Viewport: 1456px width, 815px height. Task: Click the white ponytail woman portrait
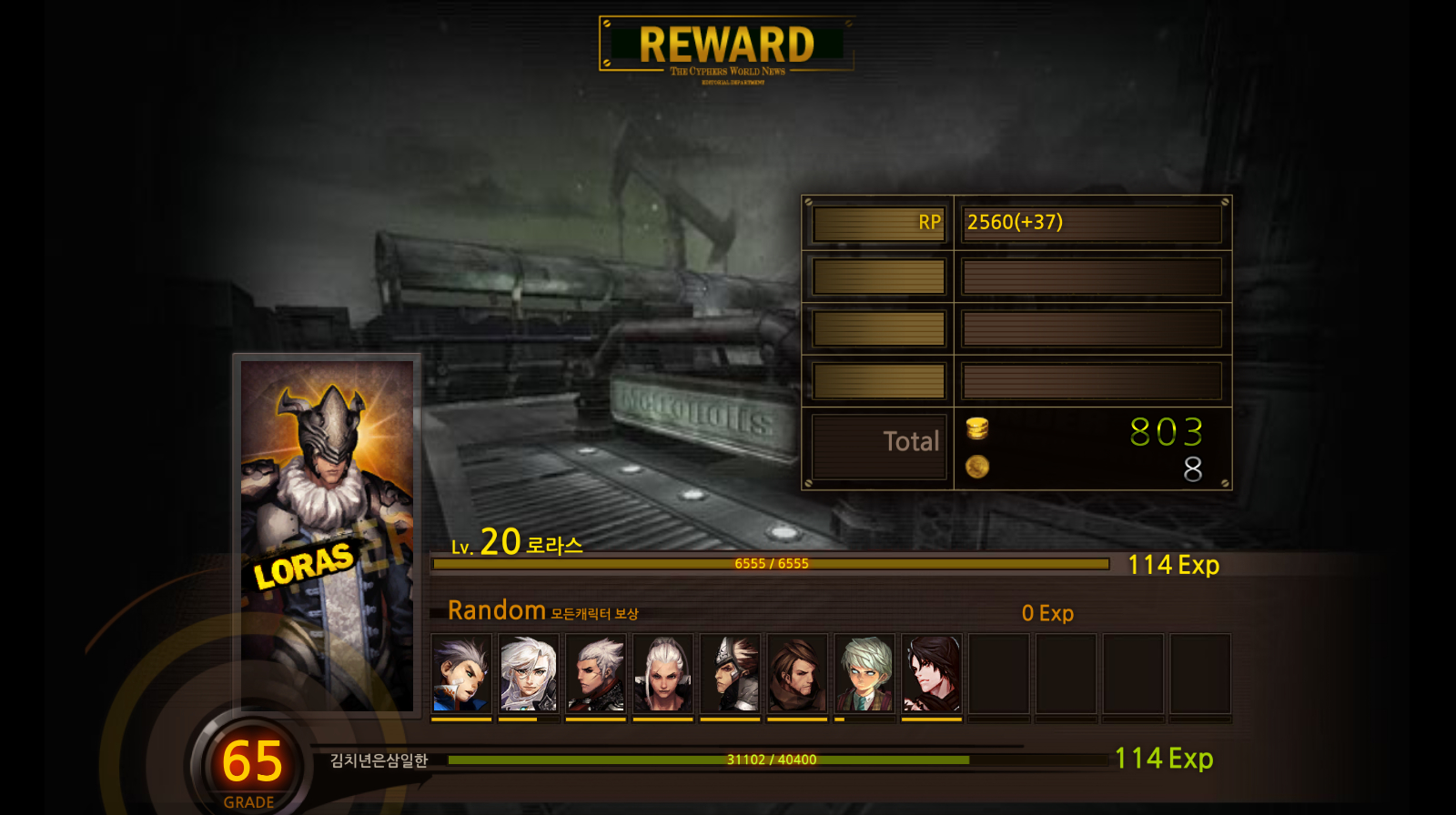662,674
